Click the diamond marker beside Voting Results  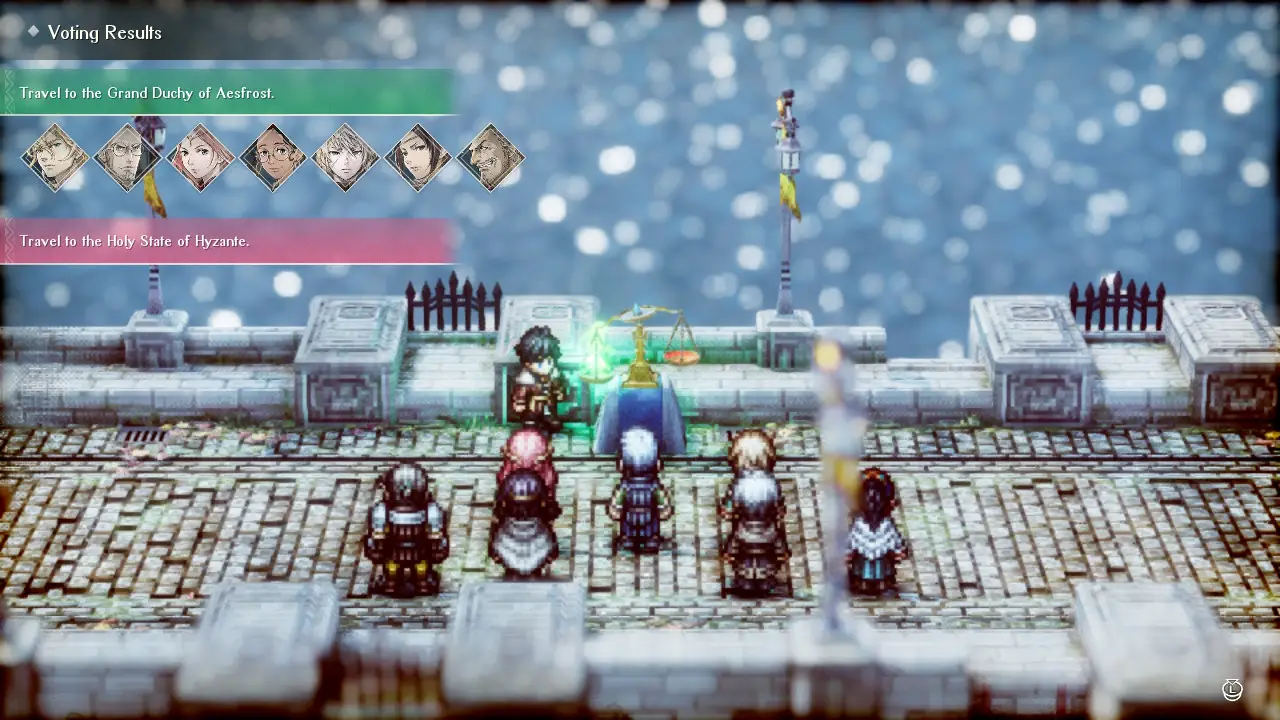tap(36, 31)
